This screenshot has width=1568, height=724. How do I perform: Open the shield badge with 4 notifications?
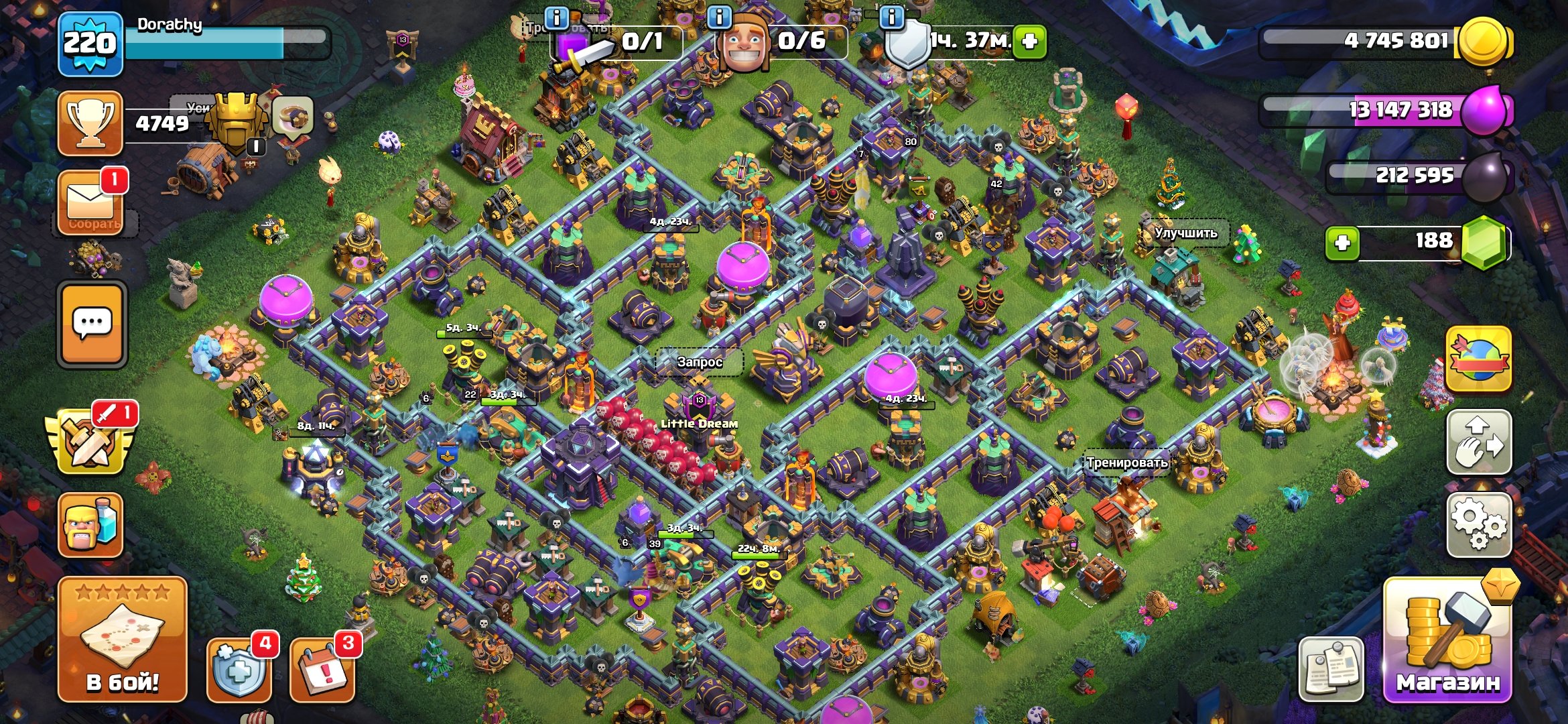click(239, 668)
